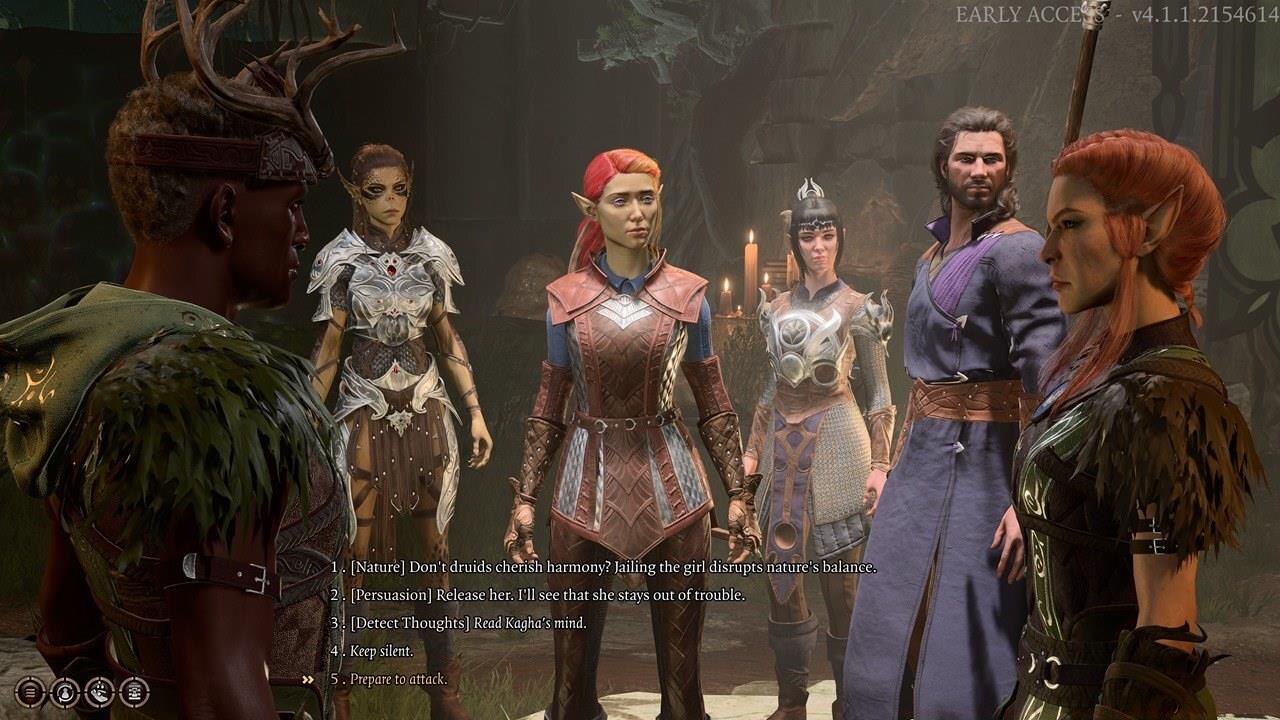1280x720 pixels.
Task: Choose the Nature dialogue option about harmony
Action: pyautogui.click(x=612, y=567)
